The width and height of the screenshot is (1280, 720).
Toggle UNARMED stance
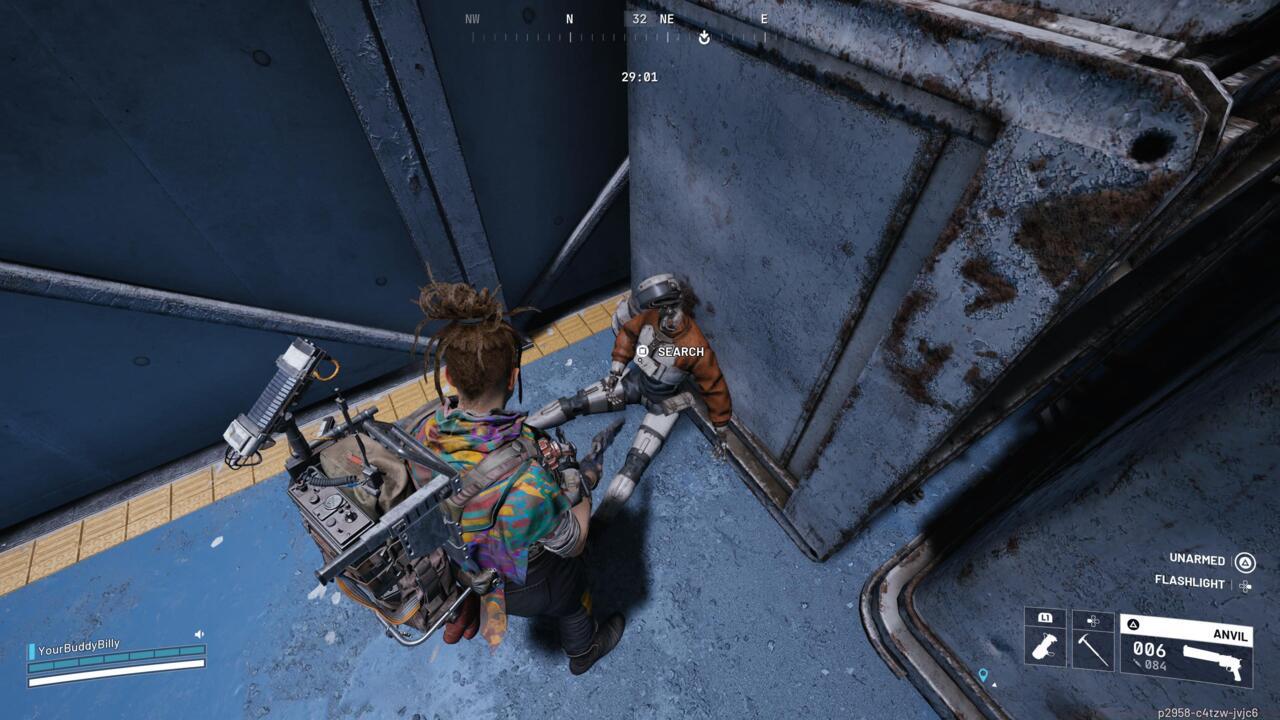point(1197,560)
